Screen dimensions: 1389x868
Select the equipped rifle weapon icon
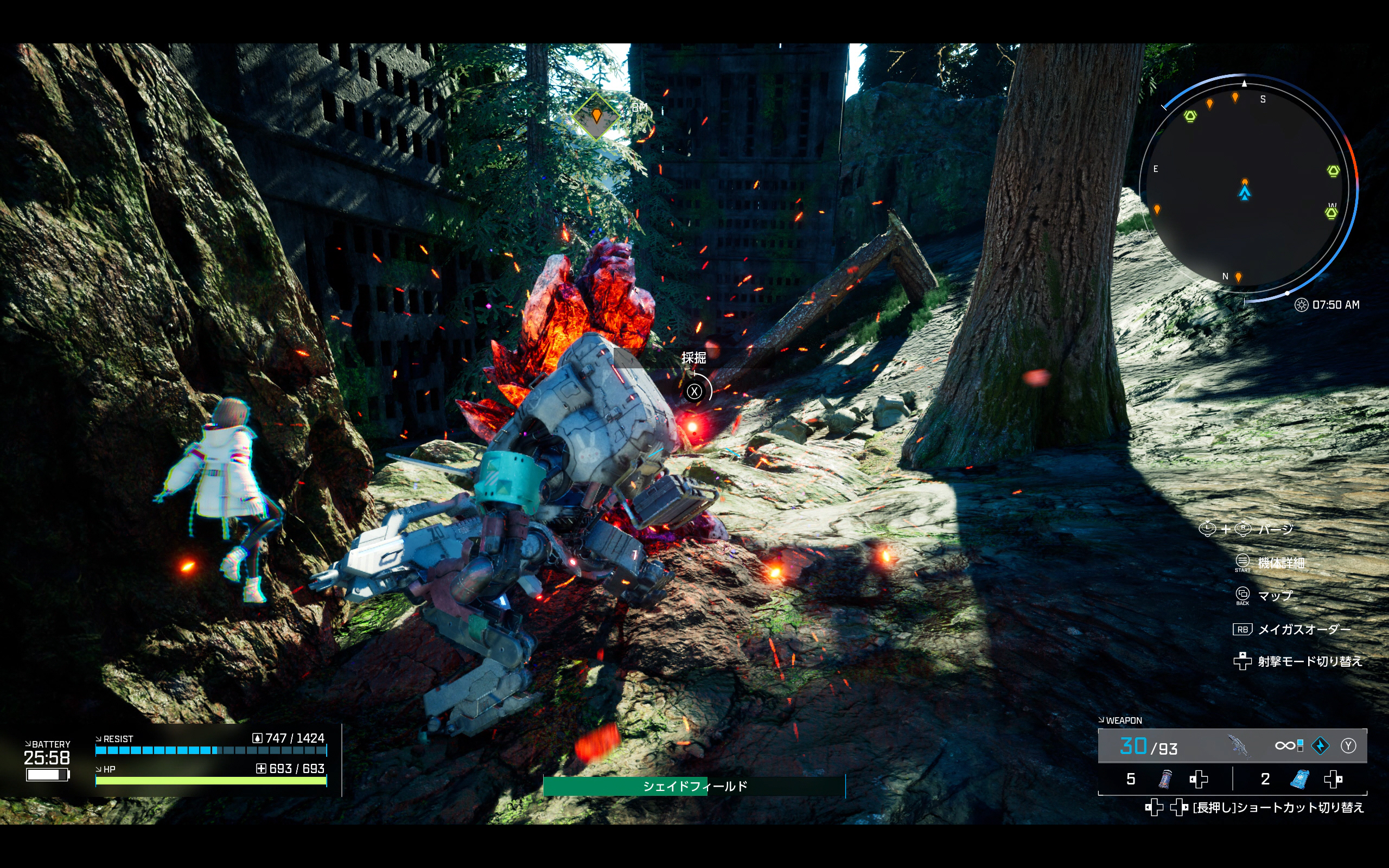1239,746
